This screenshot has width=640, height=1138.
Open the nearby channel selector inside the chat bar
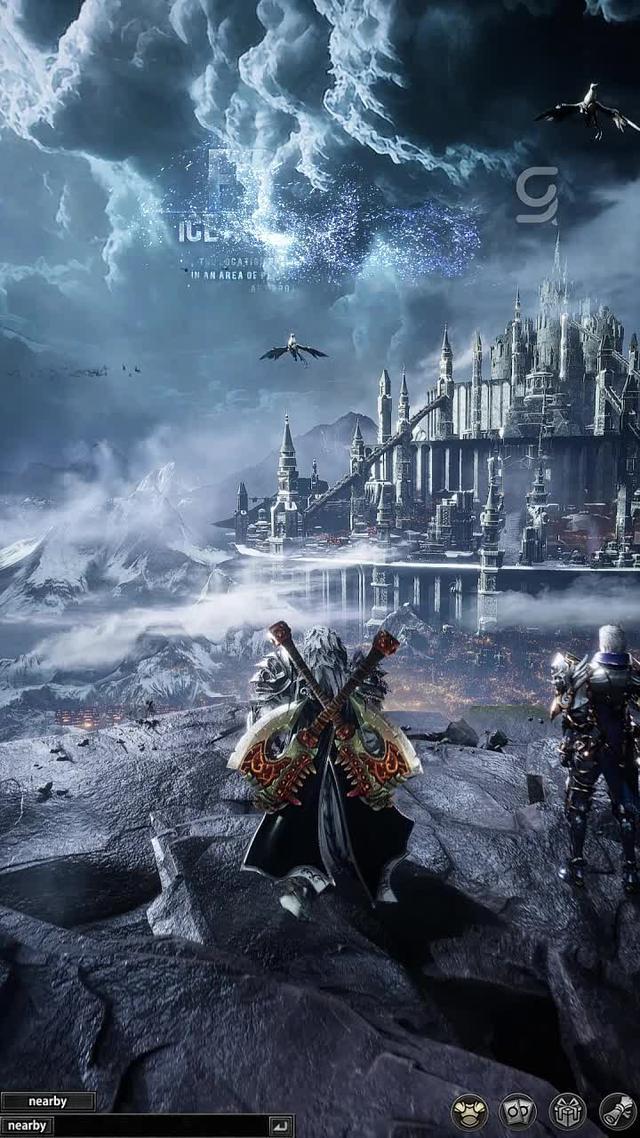[27, 1126]
